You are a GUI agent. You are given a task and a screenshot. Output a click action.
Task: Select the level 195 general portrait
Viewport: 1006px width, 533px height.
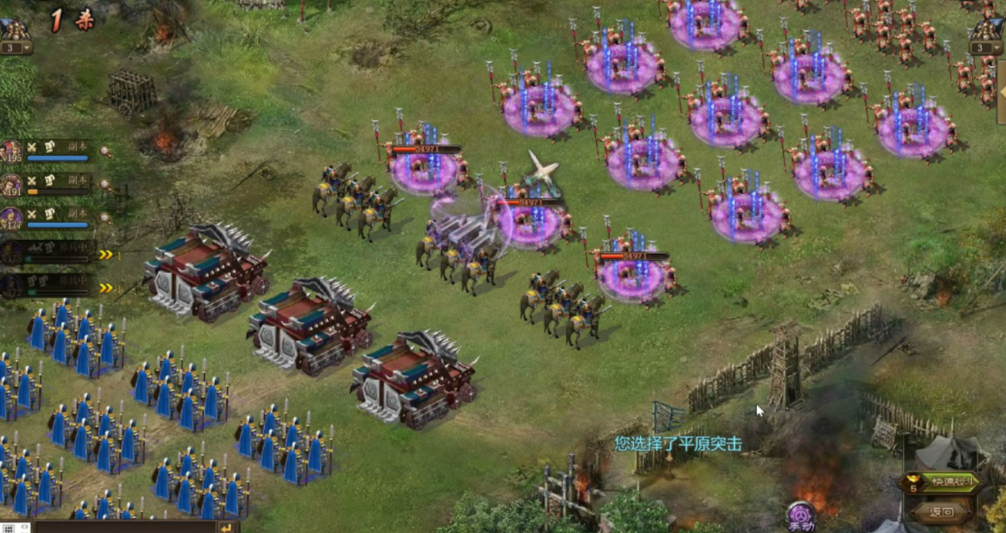coord(12,152)
